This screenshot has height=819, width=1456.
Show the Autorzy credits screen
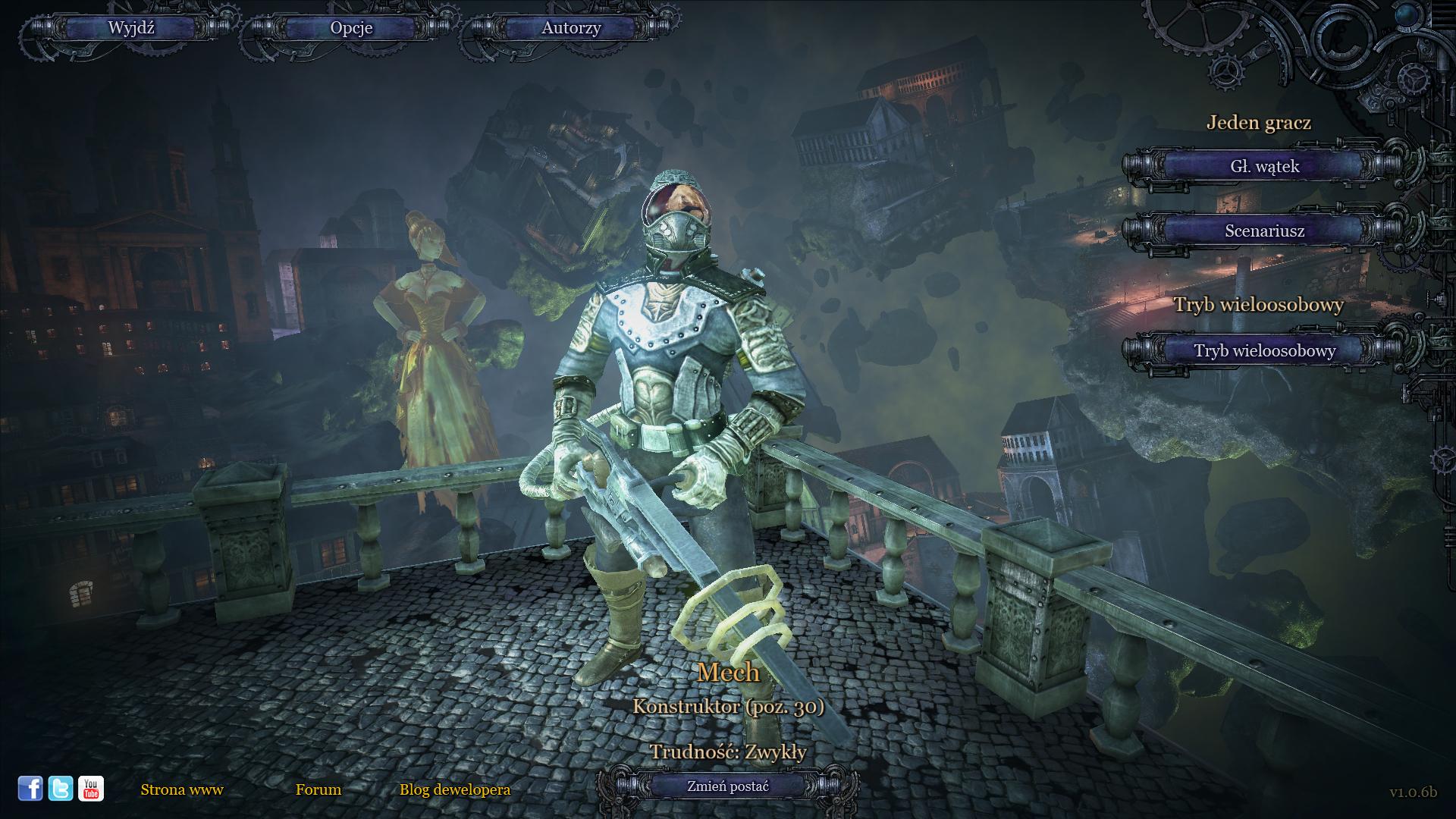tap(571, 28)
